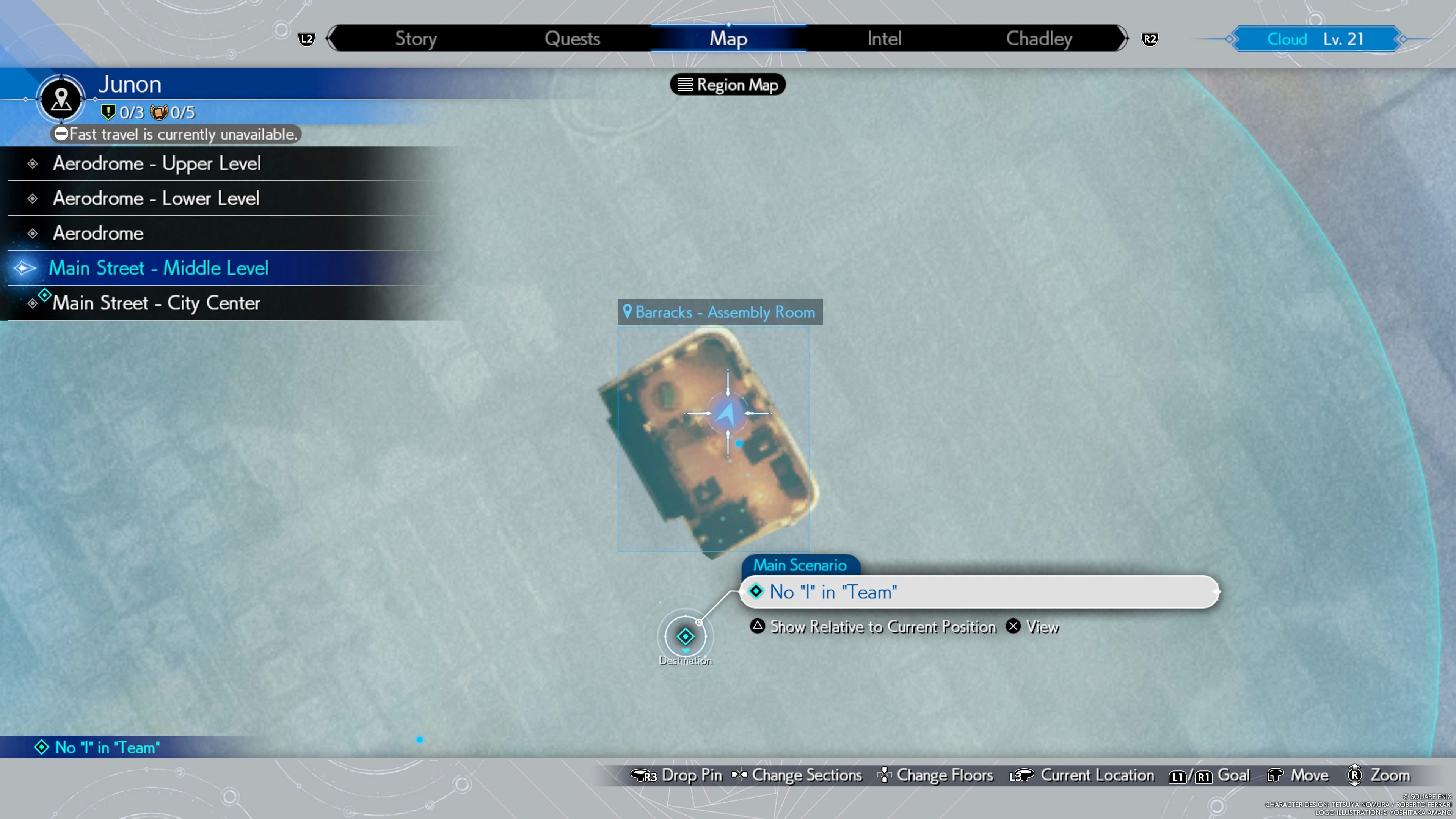Click the Change Floors icon in bottom bar
Image resolution: width=1456 pixels, height=819 pixels.
coord(885,775)
